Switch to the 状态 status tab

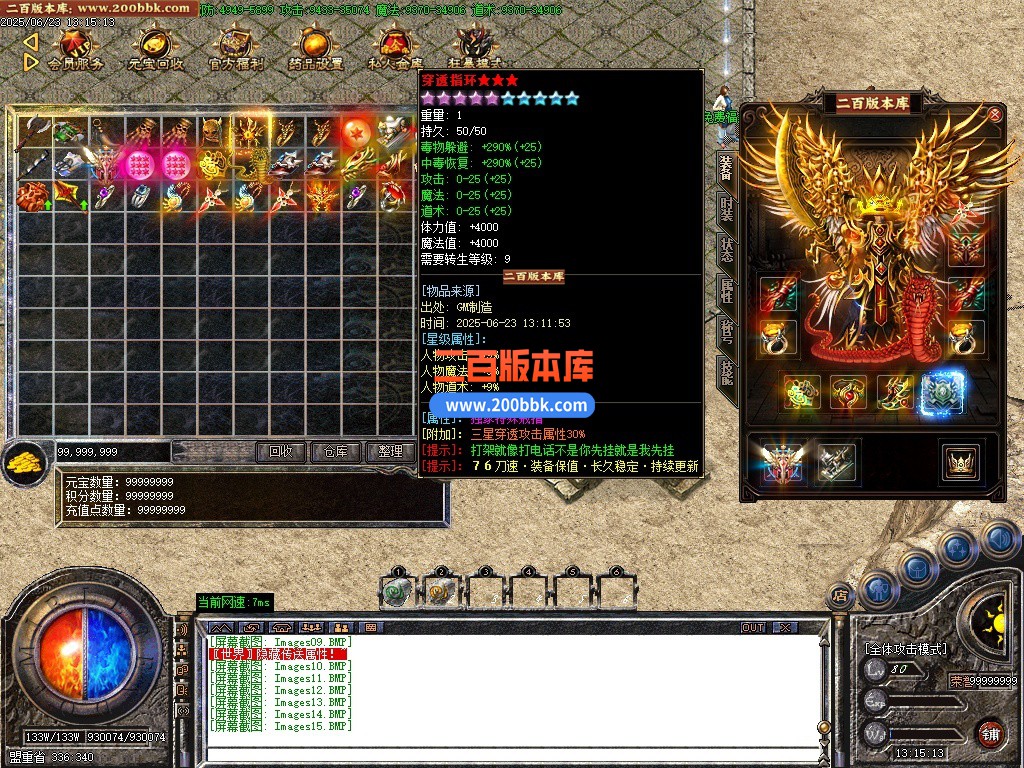[726, 249]
